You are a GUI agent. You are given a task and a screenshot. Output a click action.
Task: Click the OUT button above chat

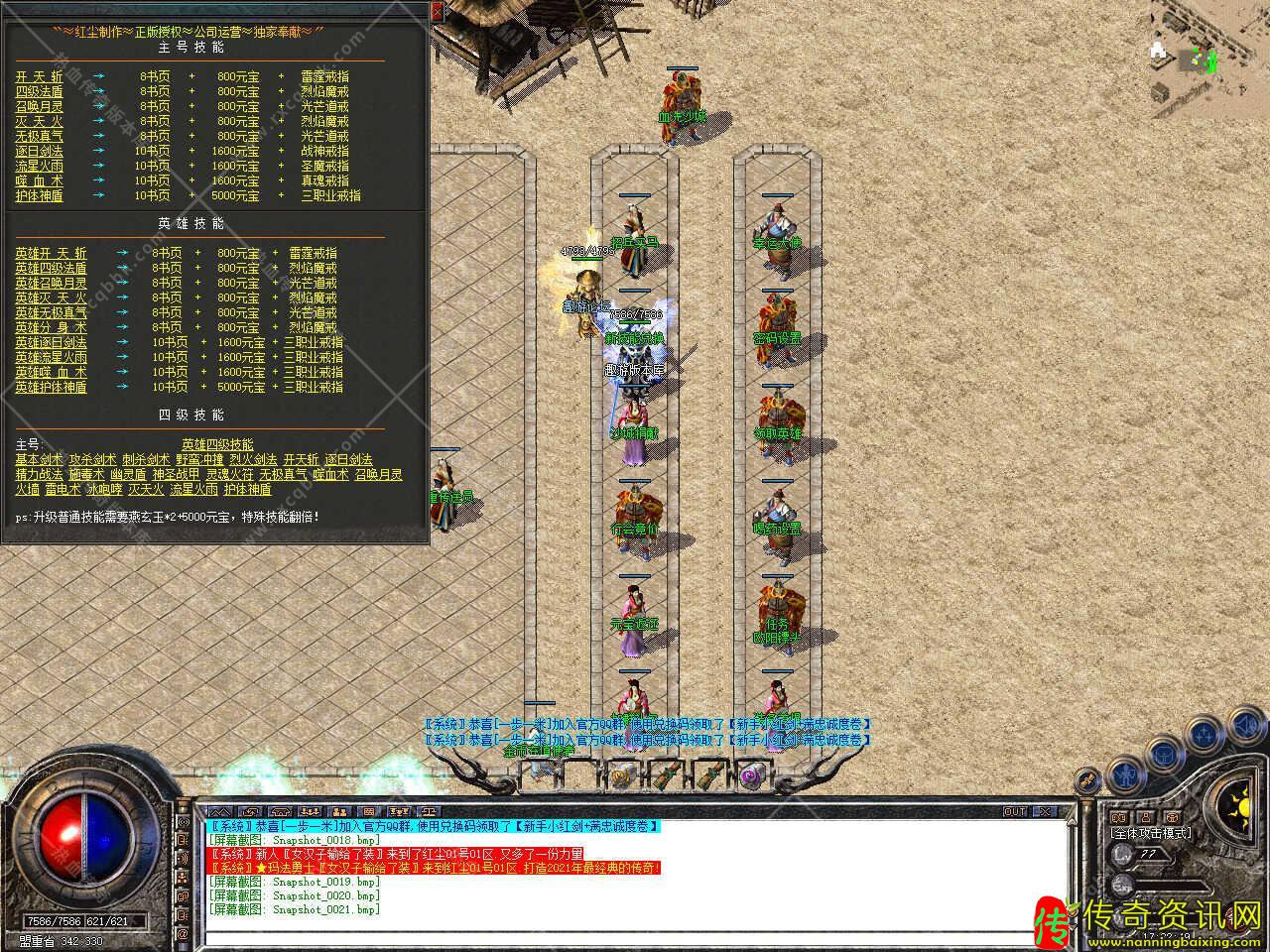point(1015,811)
